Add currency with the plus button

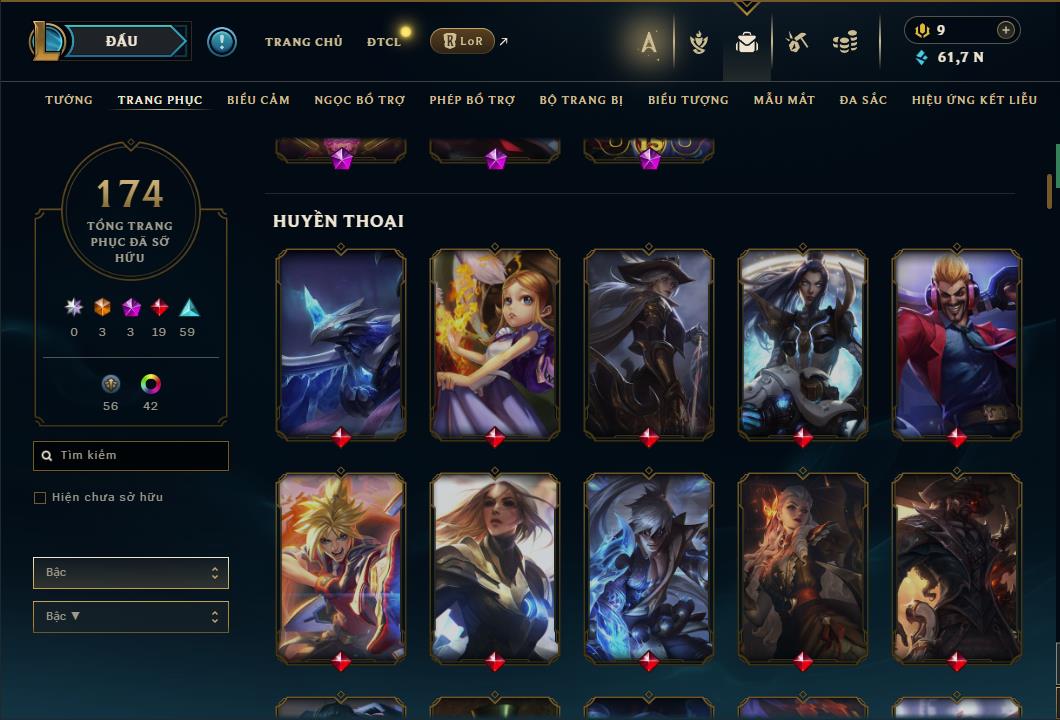click(x=1005, y=30)
